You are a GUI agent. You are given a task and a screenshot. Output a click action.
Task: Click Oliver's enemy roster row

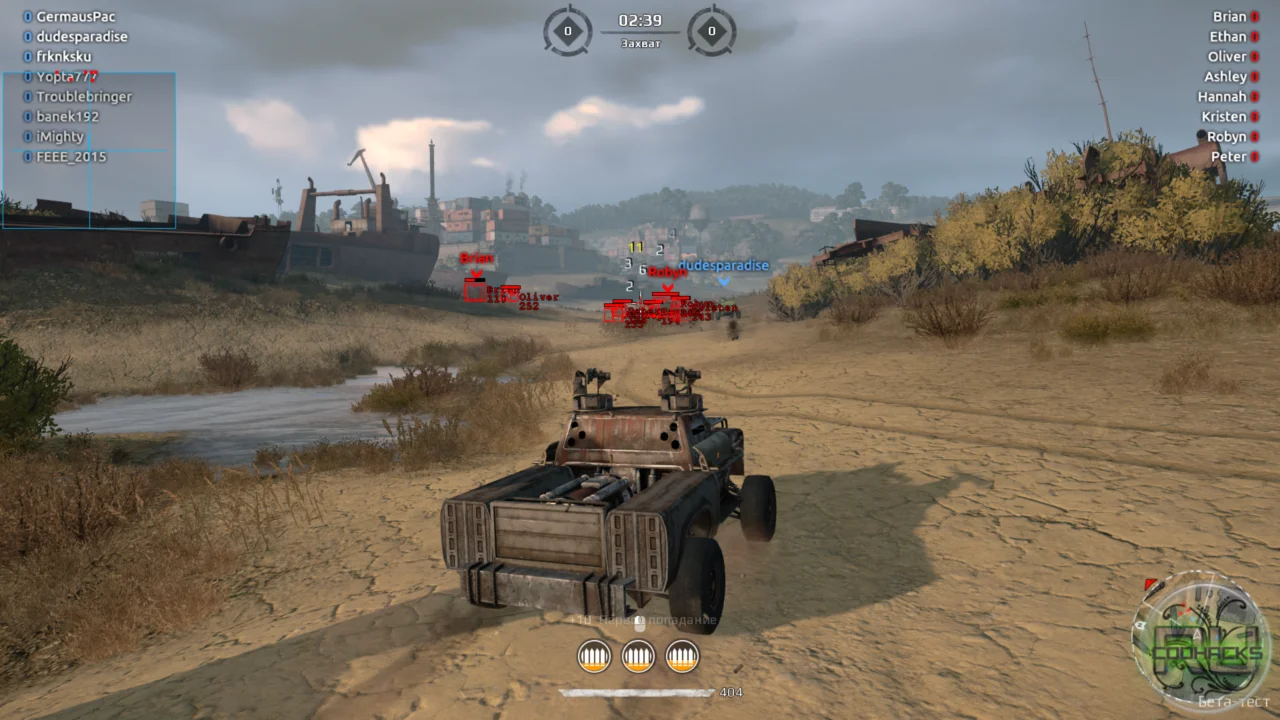pos(1227,57)
